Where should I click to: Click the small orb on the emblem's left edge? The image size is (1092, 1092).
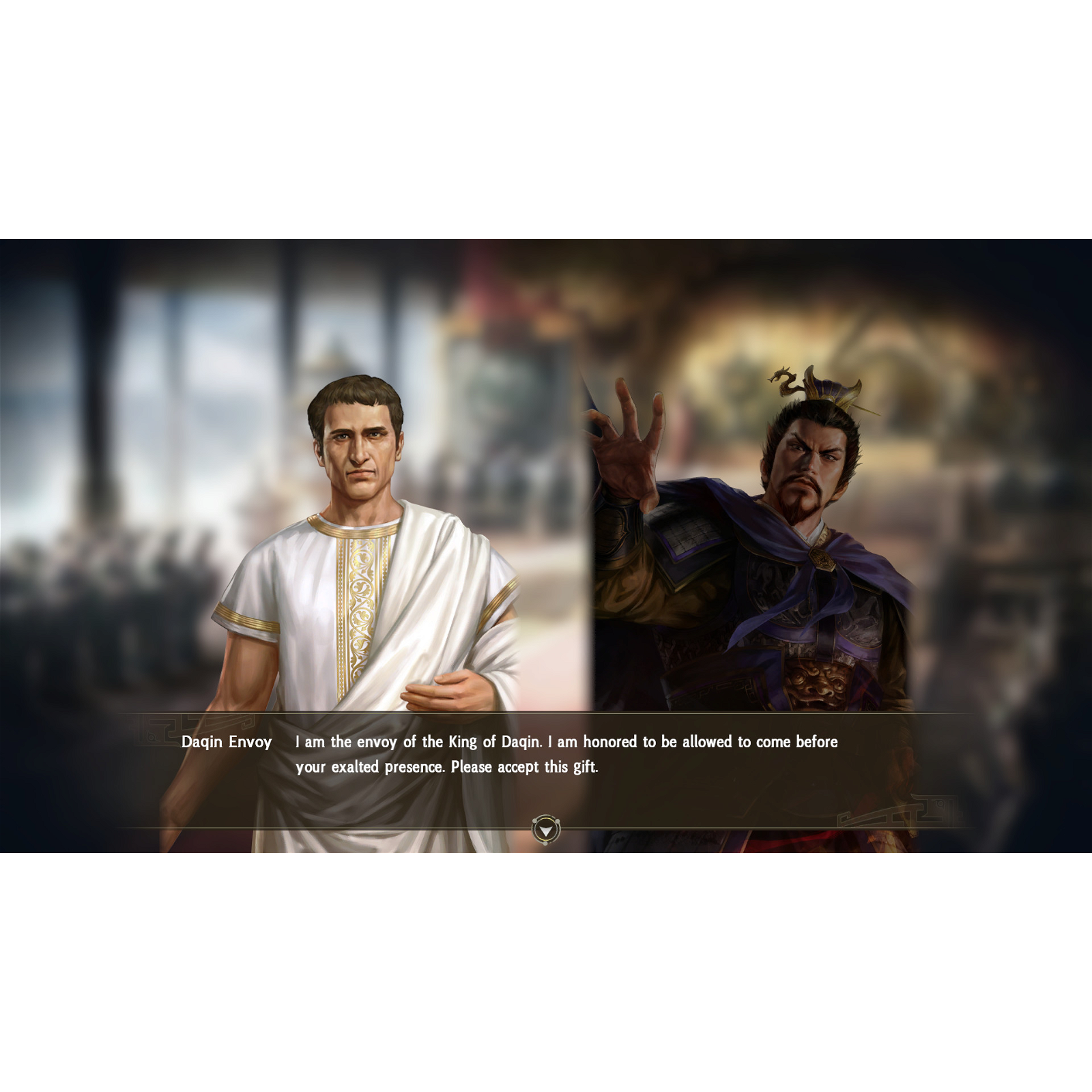(x=534, y=821)
